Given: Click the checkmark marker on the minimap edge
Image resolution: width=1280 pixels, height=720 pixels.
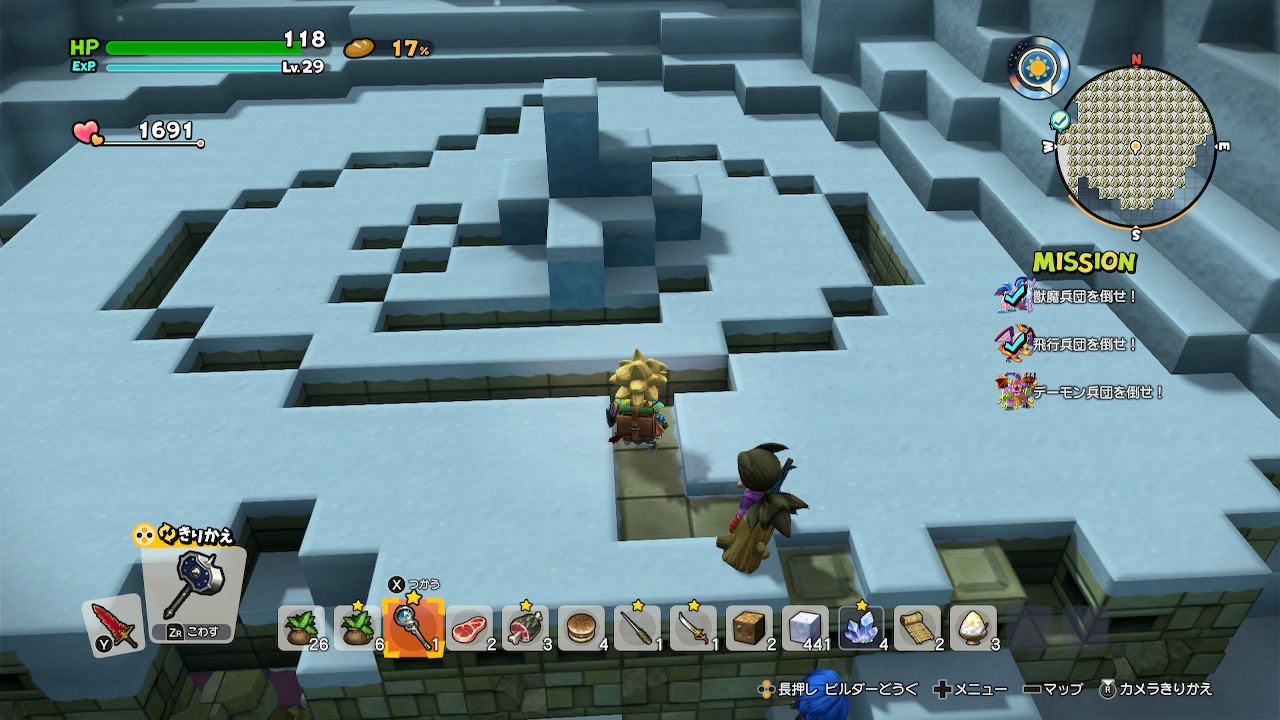Looking at the screenshot, I should [x=1061, y=121].
